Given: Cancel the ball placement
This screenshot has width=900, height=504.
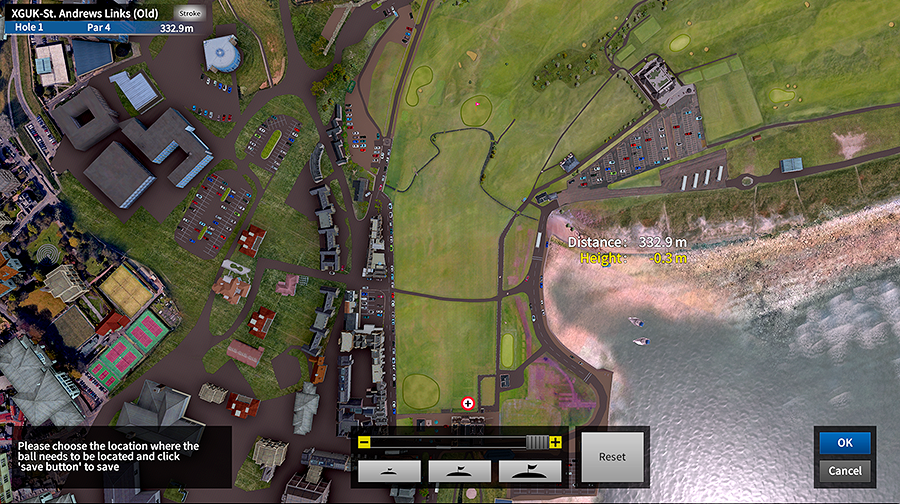Looking at the screenshot, I should pos(845,470).
